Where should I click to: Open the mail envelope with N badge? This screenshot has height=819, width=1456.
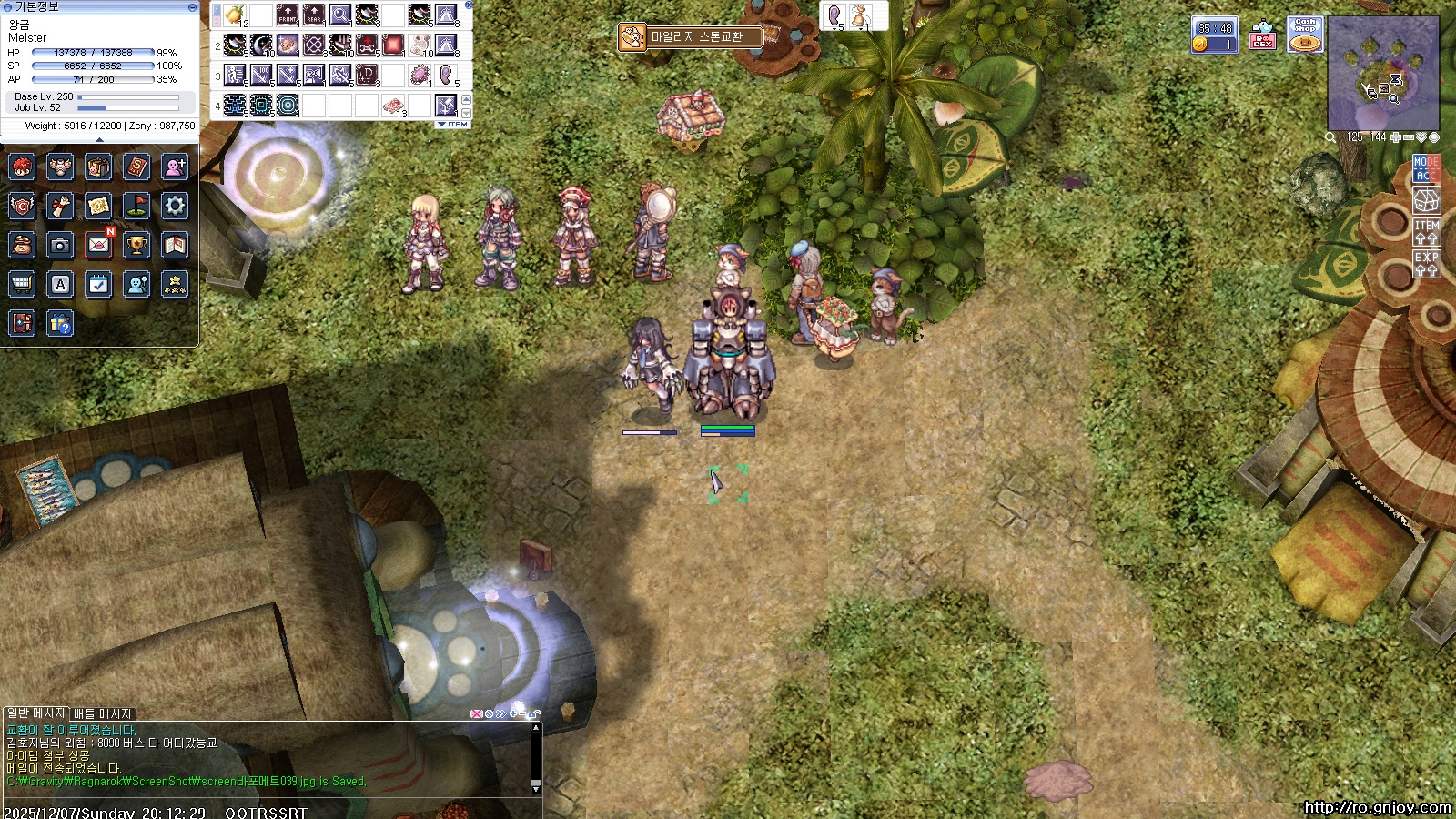pos(98,245)
